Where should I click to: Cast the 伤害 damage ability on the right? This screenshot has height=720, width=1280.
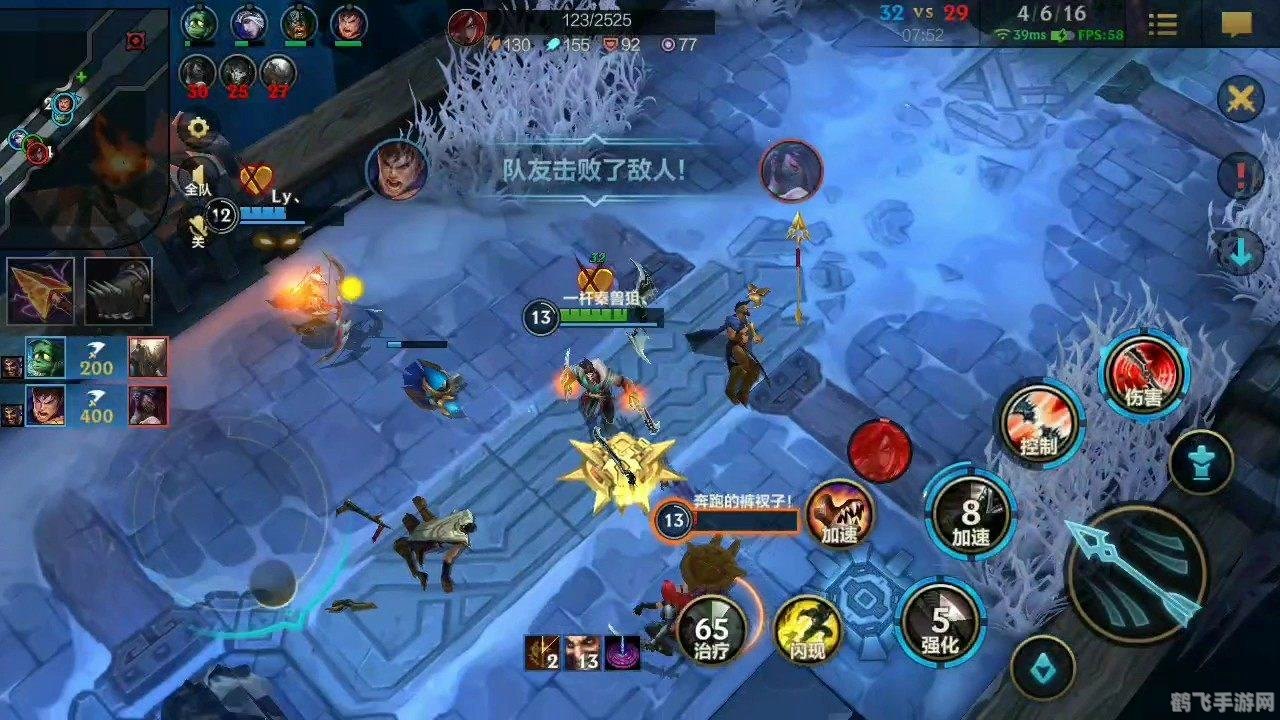point(1143,378)
